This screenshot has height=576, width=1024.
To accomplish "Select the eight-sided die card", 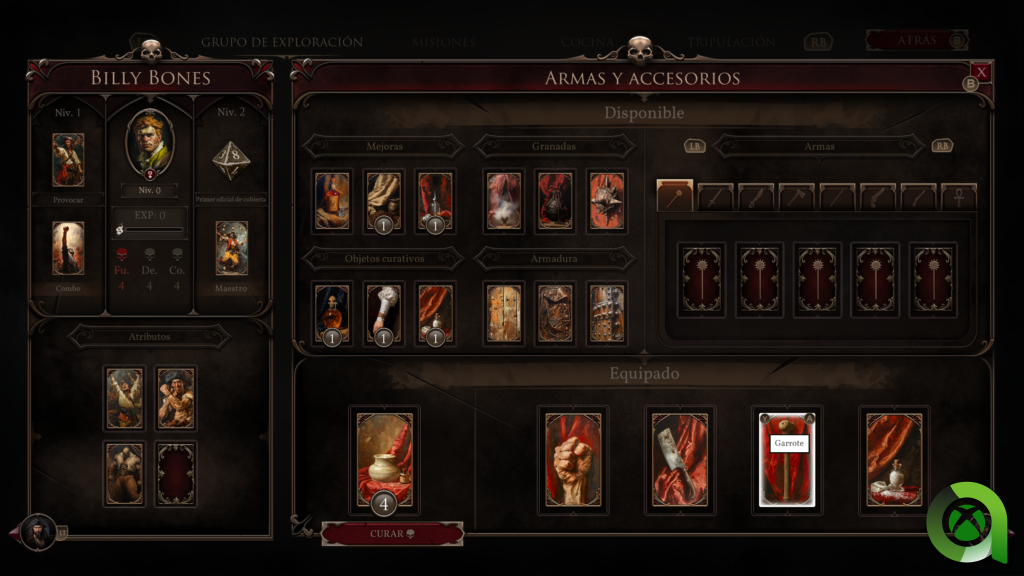I will (x=231, y=158).
